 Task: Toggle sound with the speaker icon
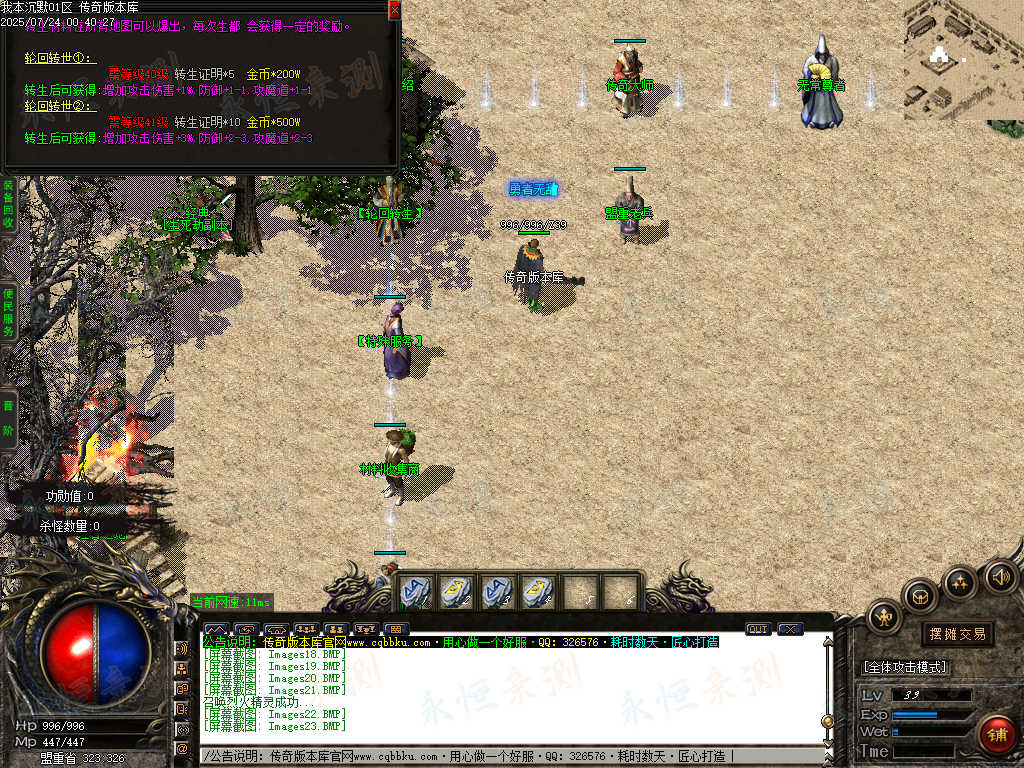999,576
